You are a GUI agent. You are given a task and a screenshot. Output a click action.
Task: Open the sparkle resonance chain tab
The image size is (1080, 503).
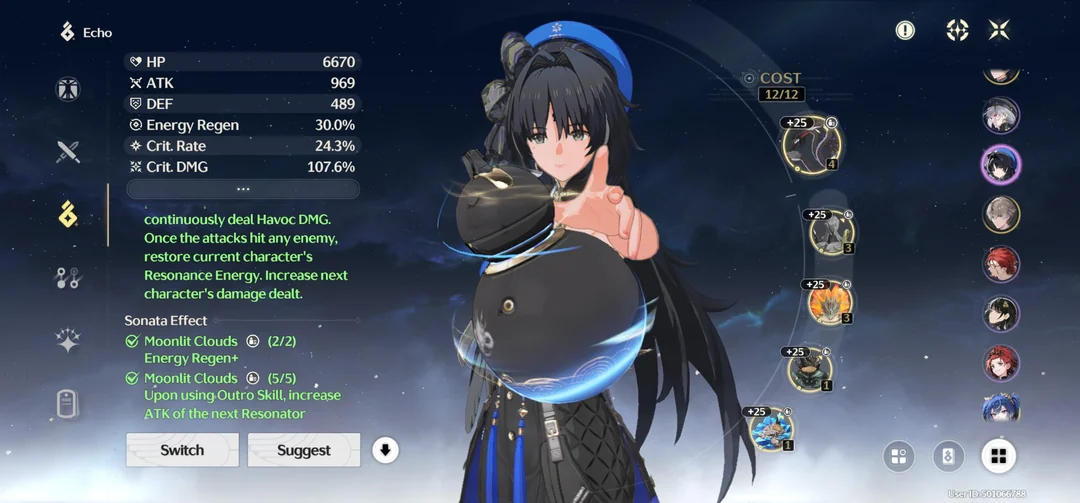click(67, 341)
